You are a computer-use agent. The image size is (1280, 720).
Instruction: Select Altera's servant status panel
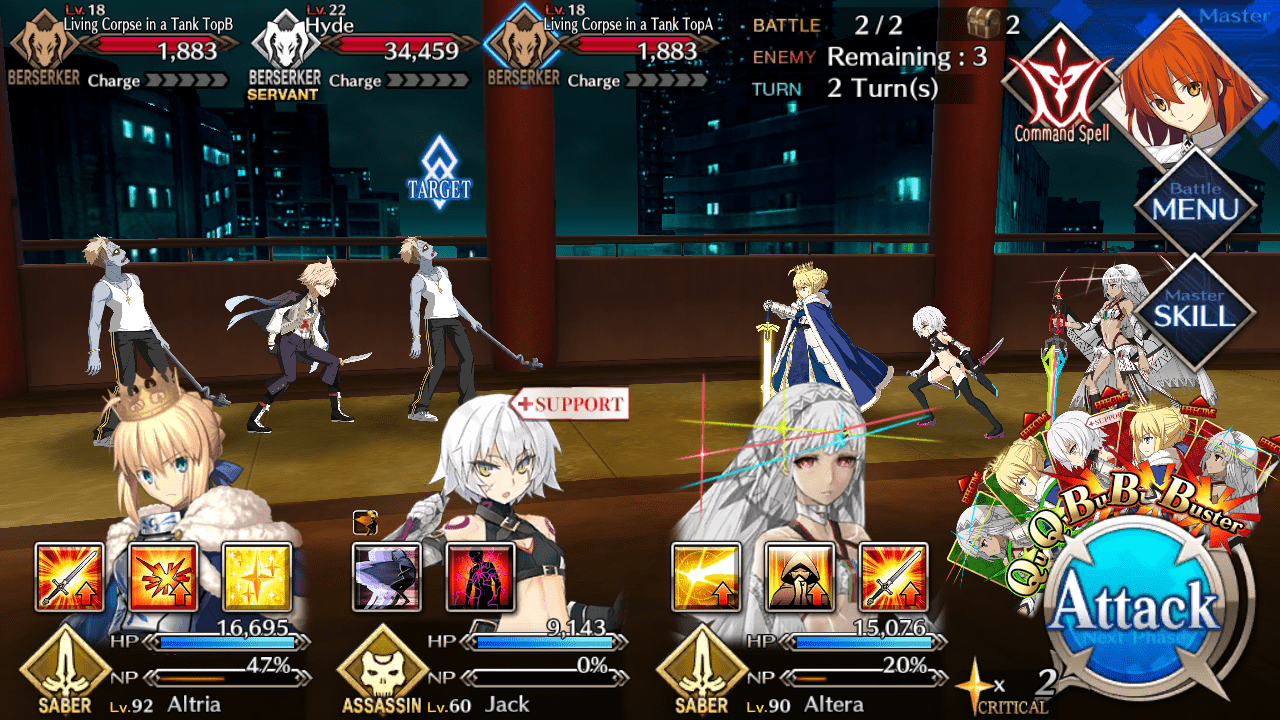(x=800, y=670)
